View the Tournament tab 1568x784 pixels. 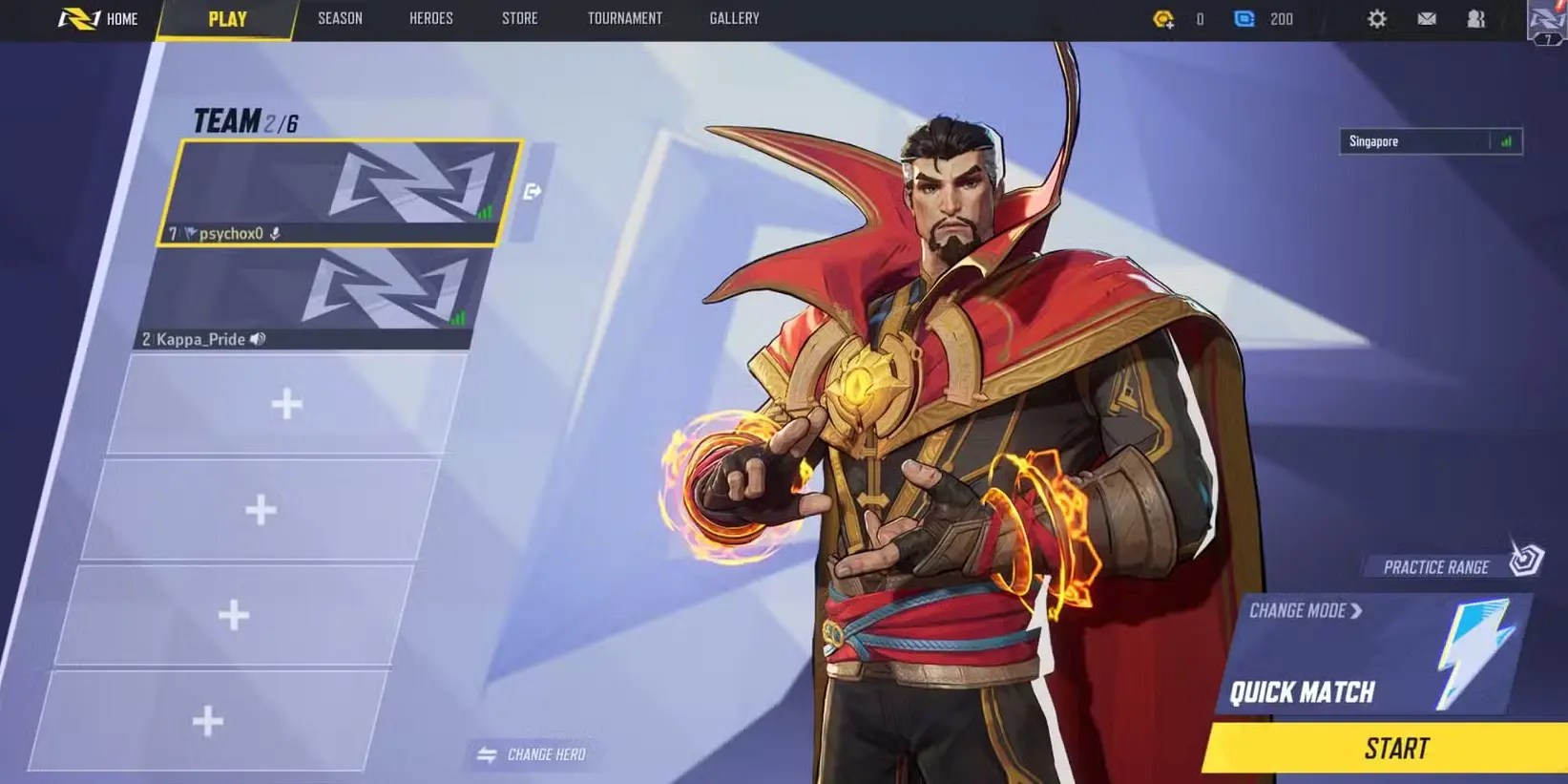(624, 19)
